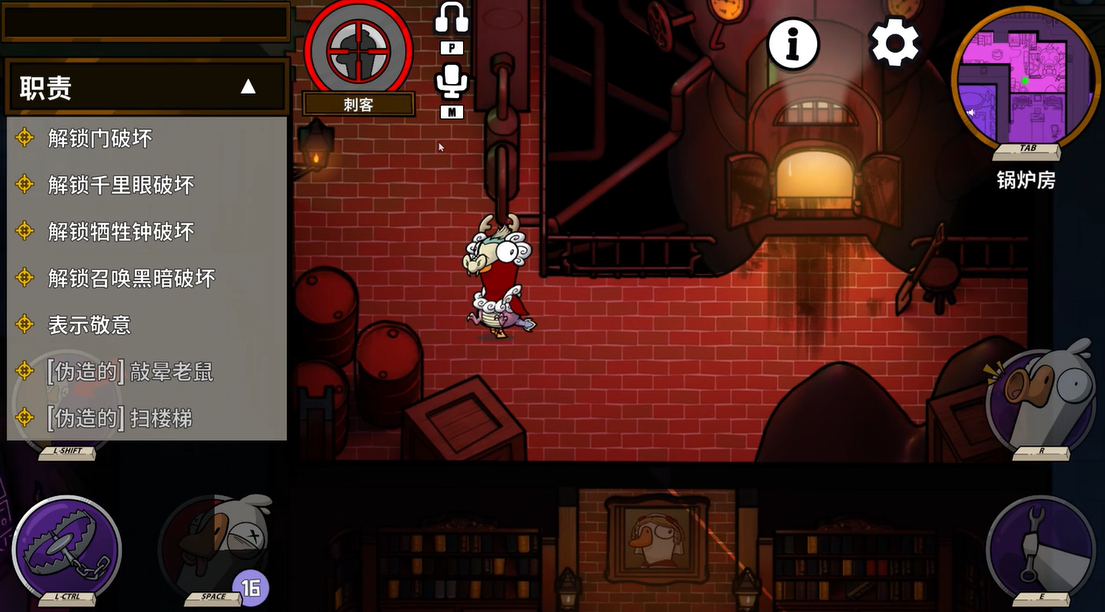Screen dimensions: 1105x612
Task: Select the 解锁千里眼破坏 task entry
Action: coord(120,185)
